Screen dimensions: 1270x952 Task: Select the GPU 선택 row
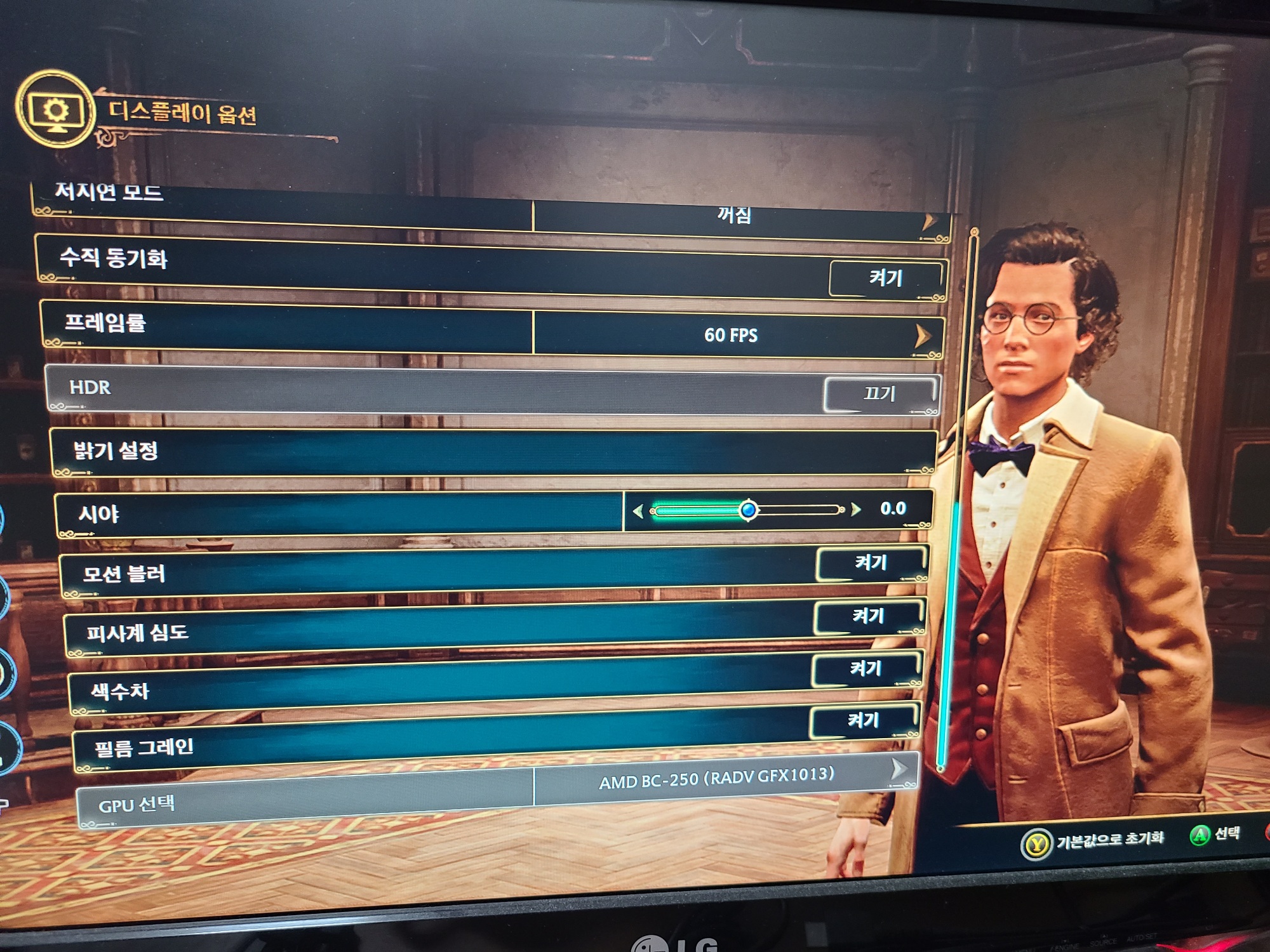pyautogui.click(x=137, y=805)
